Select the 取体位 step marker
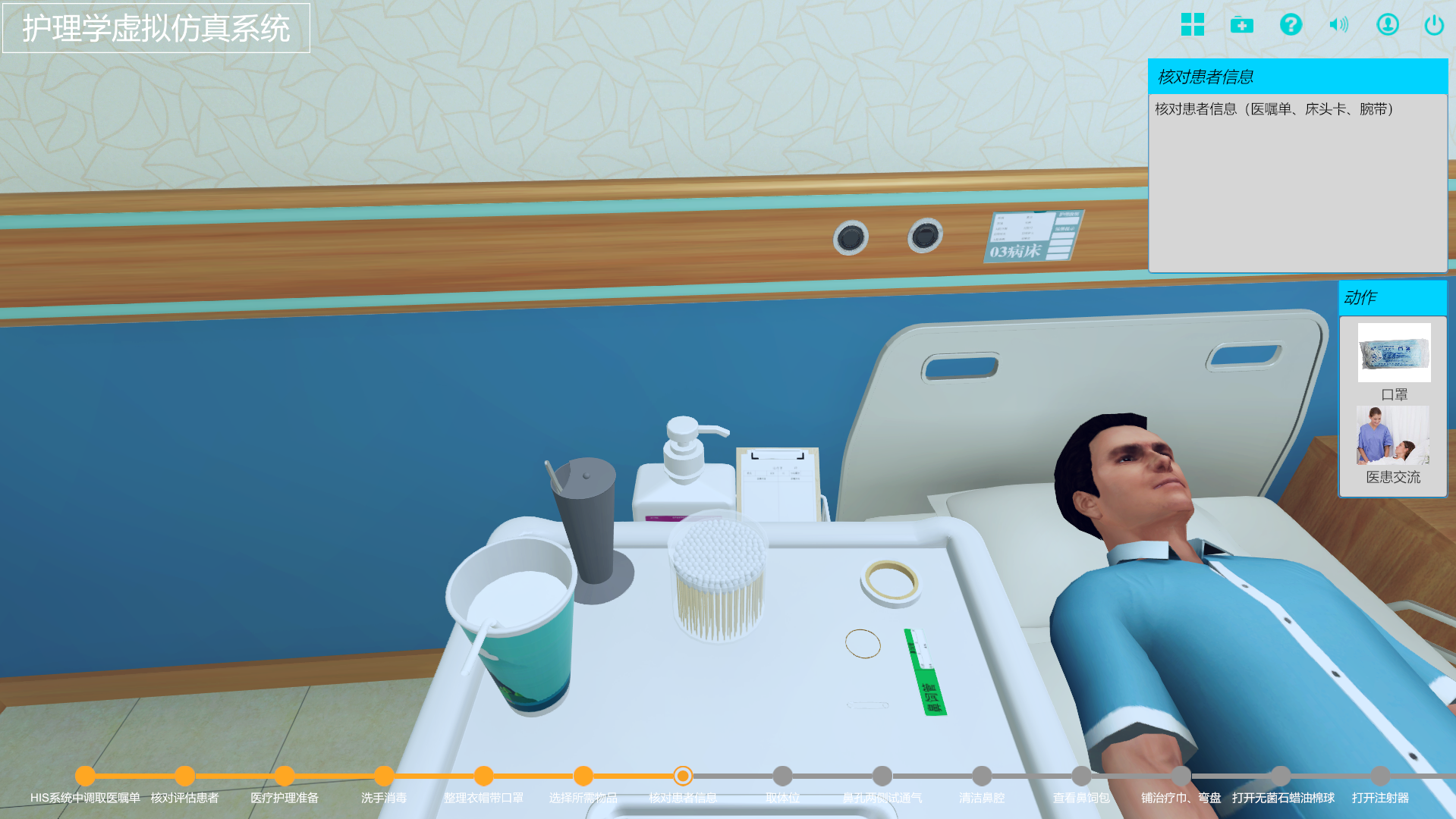Image resolution: width=1456 pixels, height=819 pixels. click(782, 776)
